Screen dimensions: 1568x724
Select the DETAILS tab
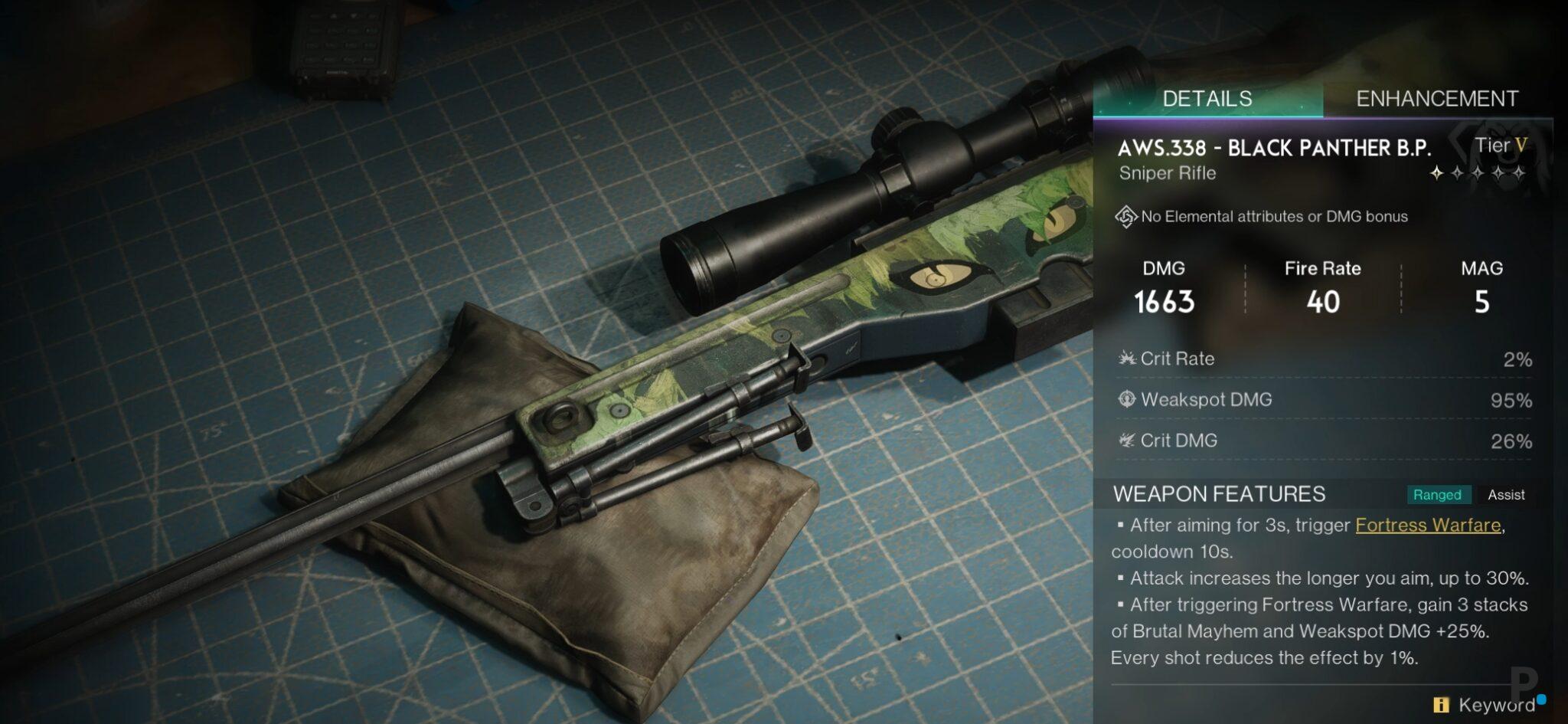(x=1207, y=98)
